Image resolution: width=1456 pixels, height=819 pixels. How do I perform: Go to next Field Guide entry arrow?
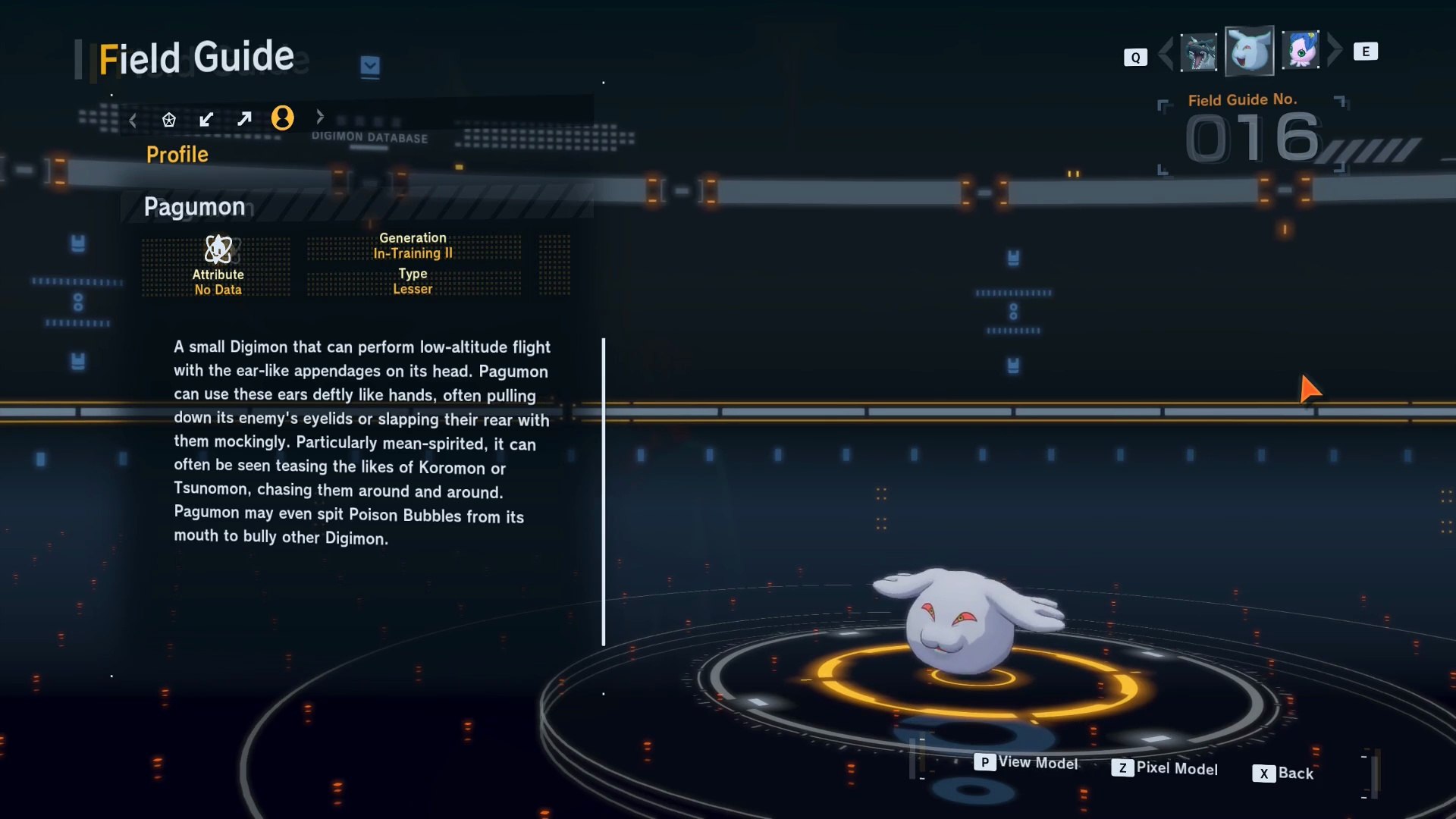[1335, 51]
